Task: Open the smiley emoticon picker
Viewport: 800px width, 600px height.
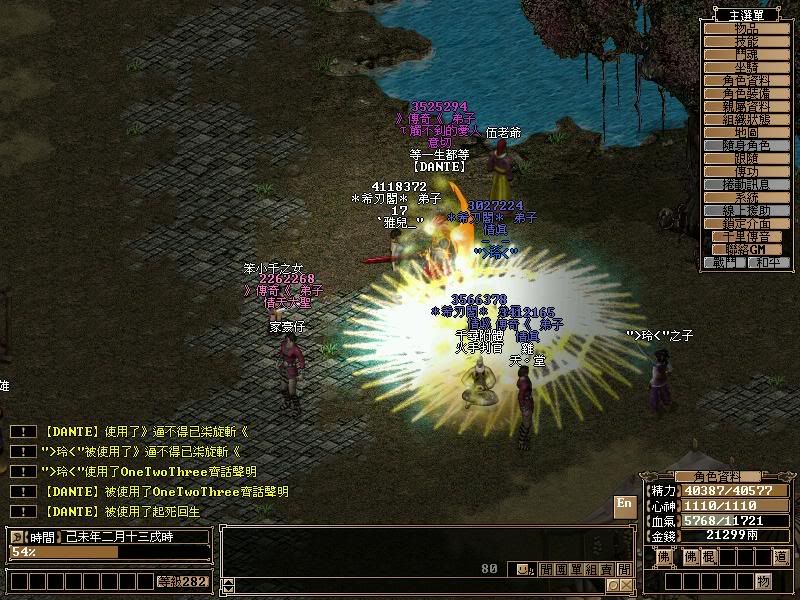Action: pos(522,569)
